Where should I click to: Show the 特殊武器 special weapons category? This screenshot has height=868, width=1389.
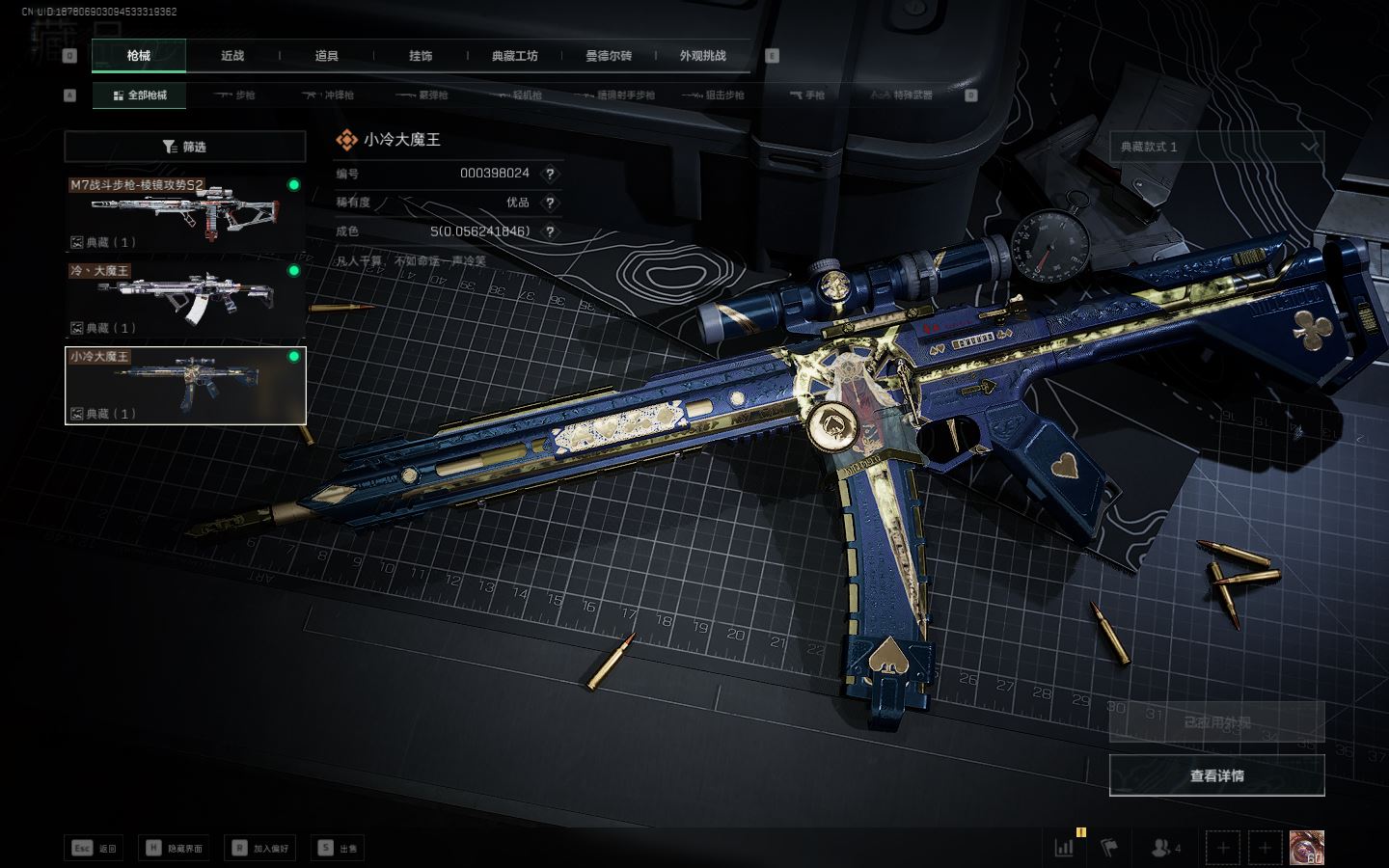(902, 95)
